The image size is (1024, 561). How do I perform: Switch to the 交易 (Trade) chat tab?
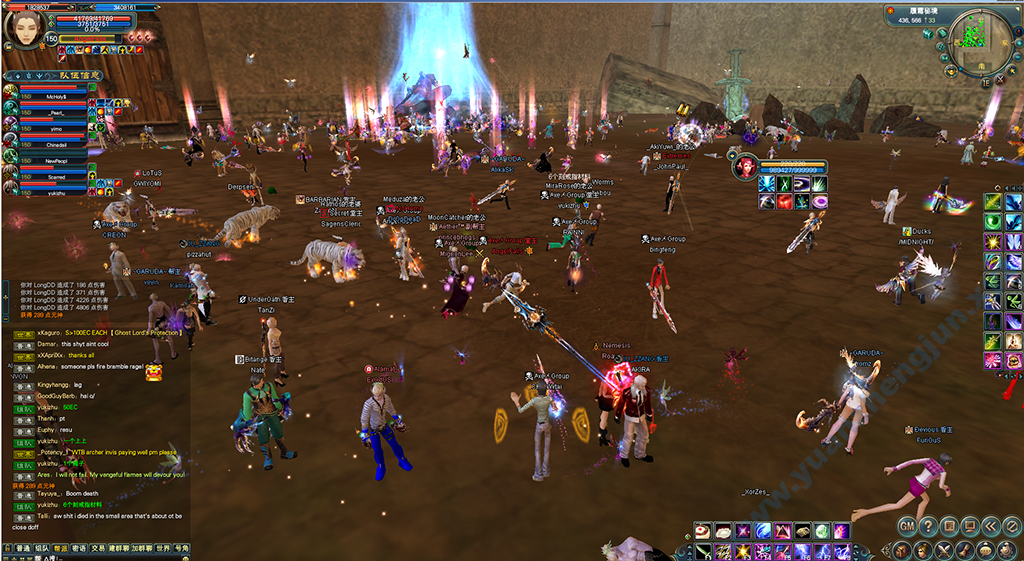tap(98, 548)
